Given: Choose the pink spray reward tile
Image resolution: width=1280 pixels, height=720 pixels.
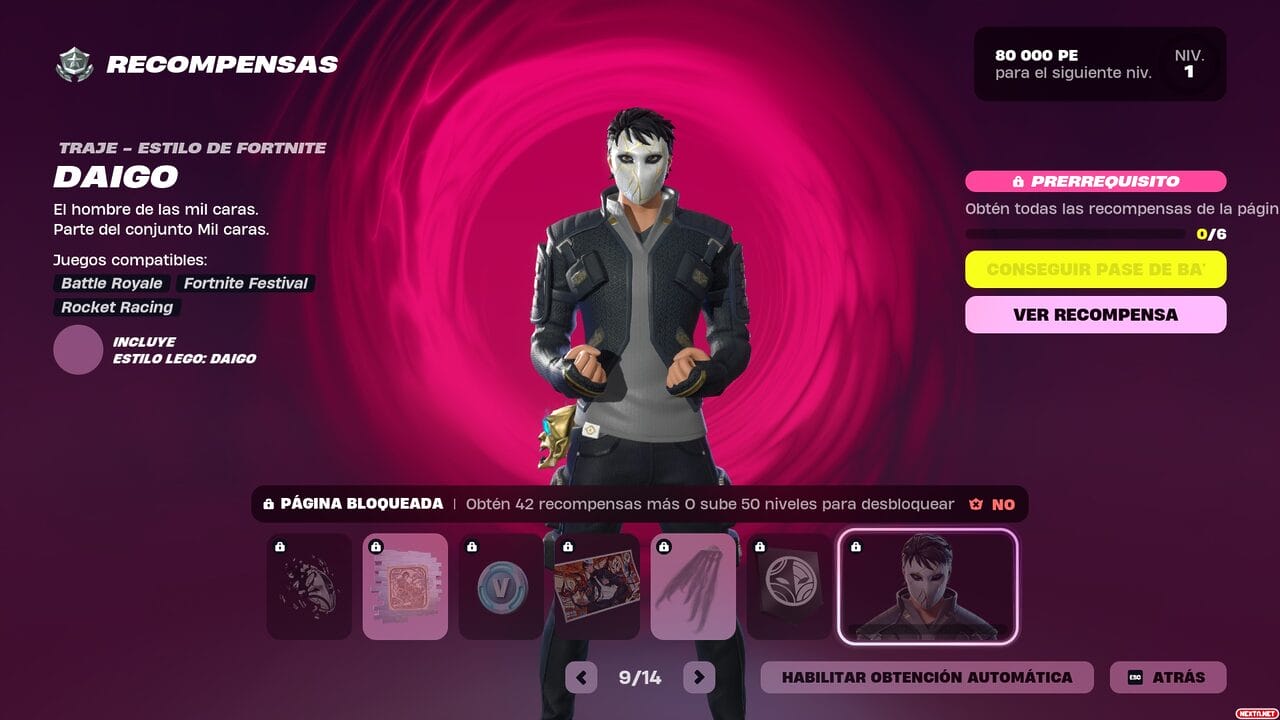Looking at the screenshot, I should pos(405,586).
